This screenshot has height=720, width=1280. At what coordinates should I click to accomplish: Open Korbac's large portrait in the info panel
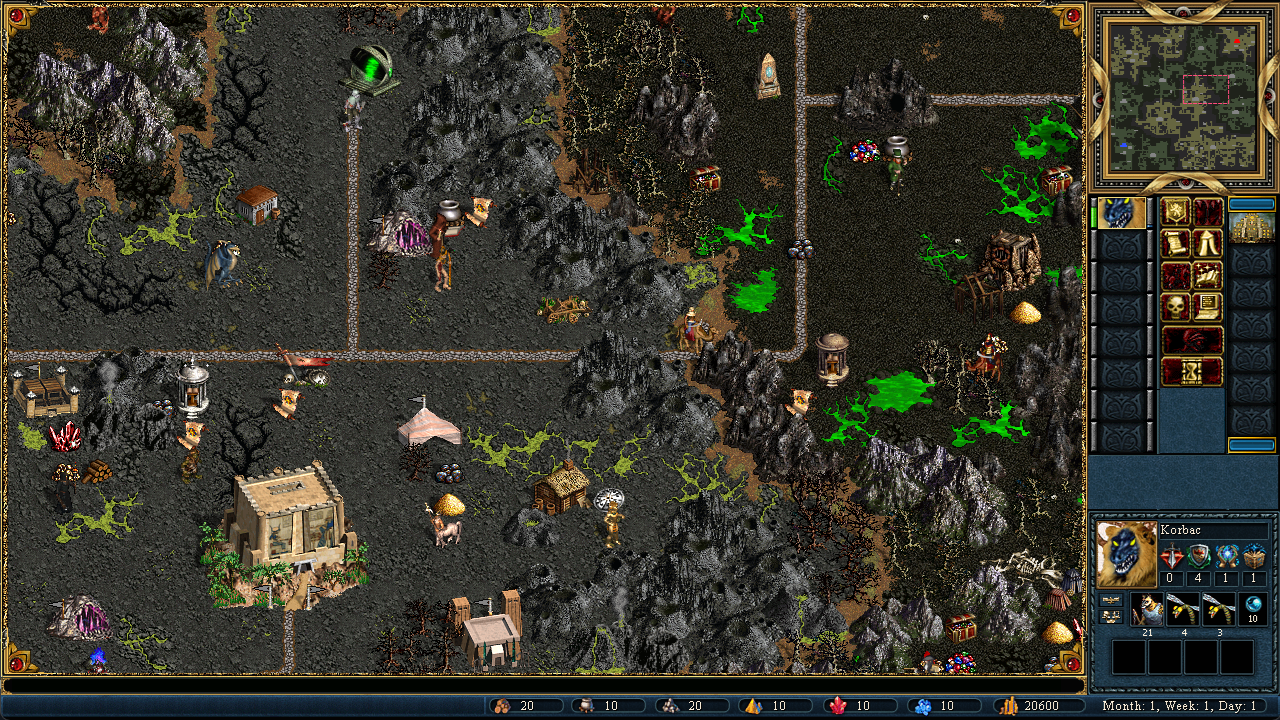(1126, 553)
